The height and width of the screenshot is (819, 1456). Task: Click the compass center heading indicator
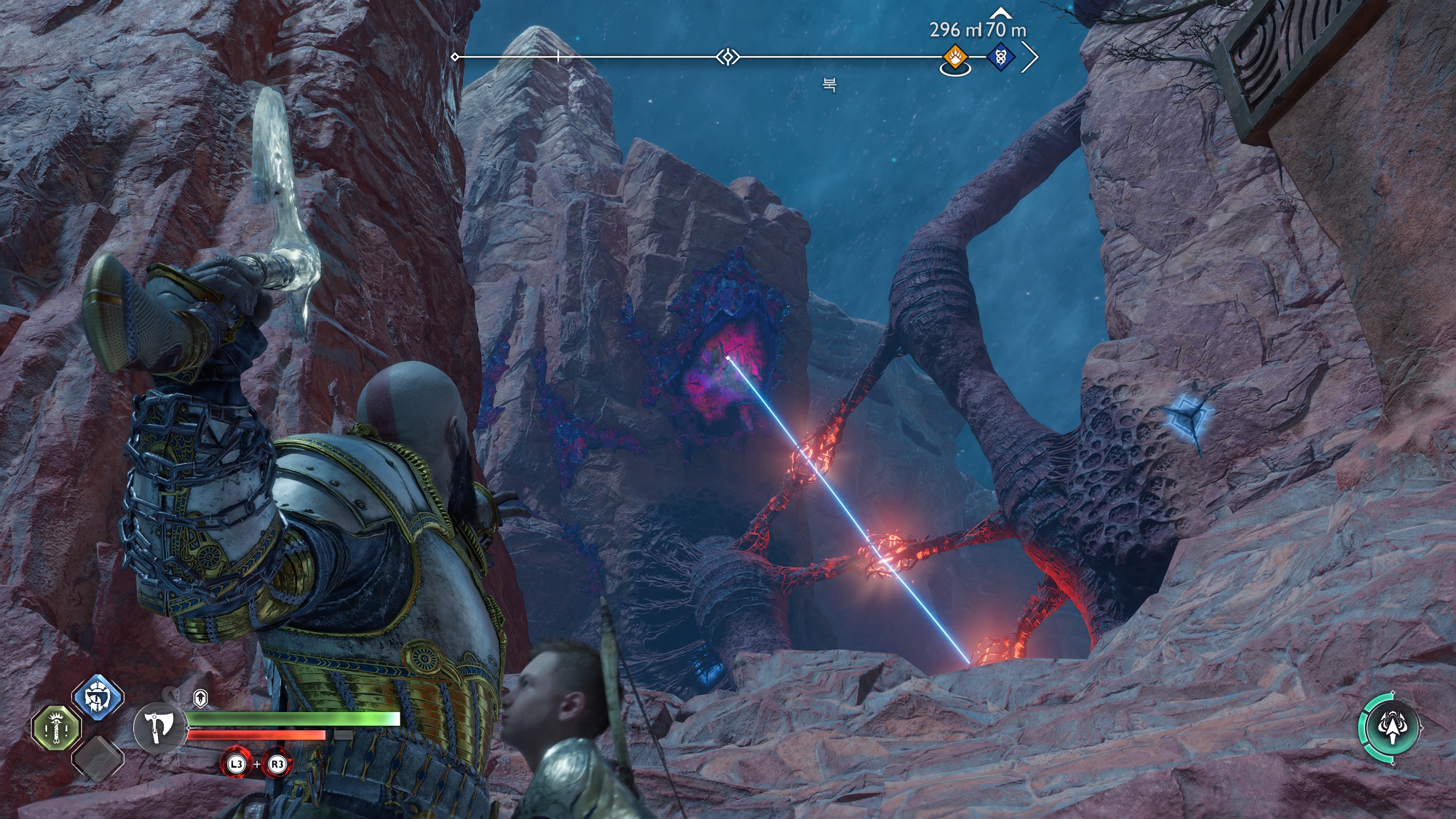[x=728, y=57]
